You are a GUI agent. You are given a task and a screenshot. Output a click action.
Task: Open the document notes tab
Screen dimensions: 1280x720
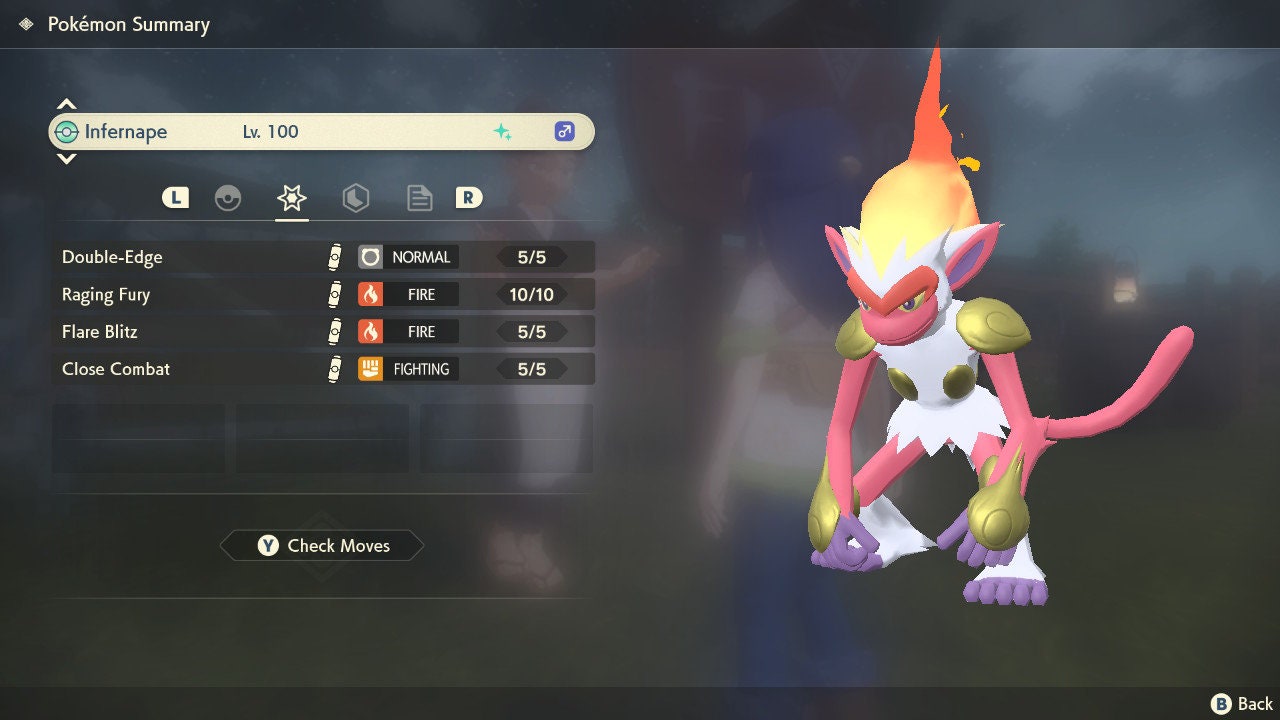point(419,198)
